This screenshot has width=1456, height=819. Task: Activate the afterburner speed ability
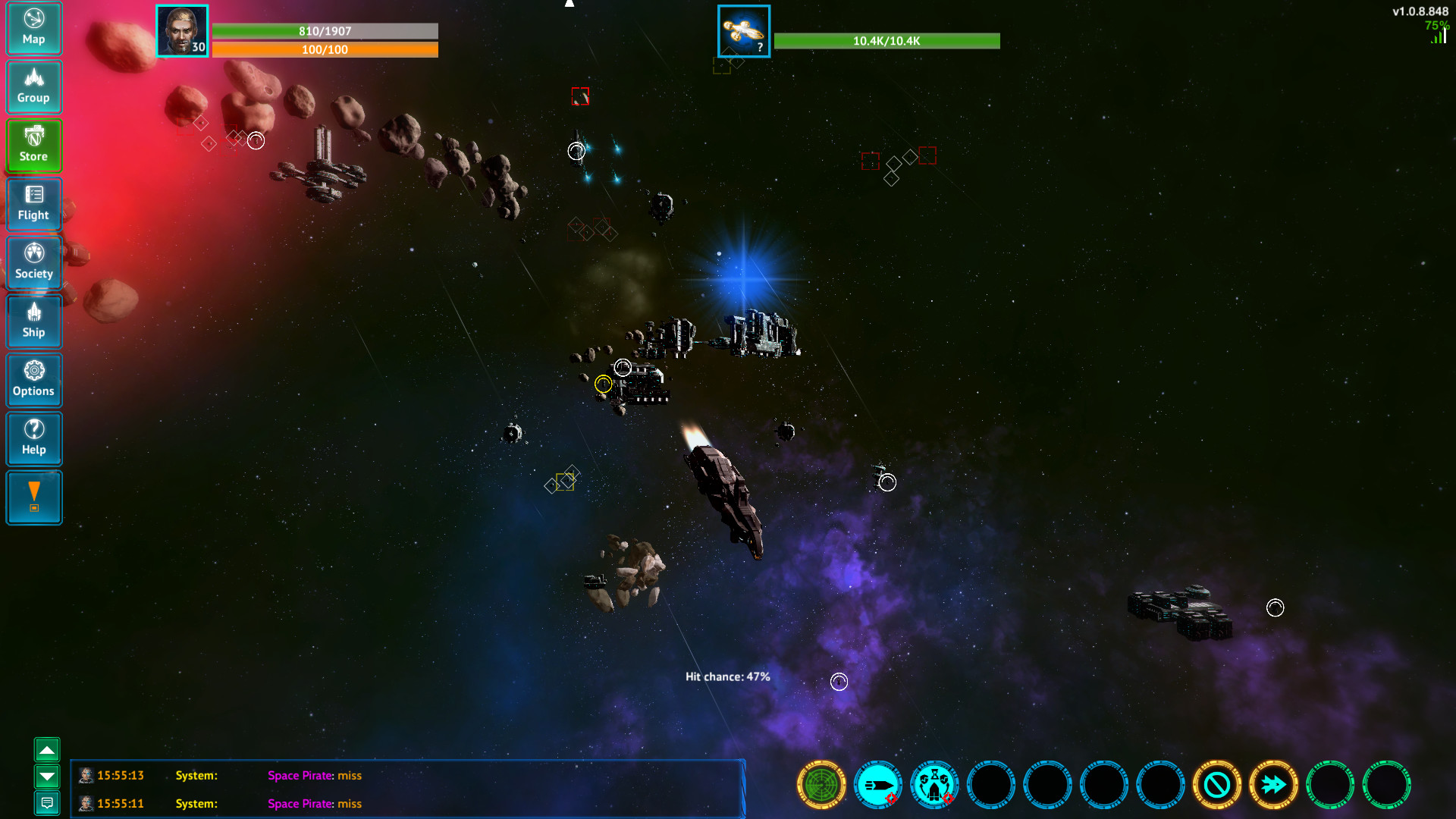tap(1275, 786)
